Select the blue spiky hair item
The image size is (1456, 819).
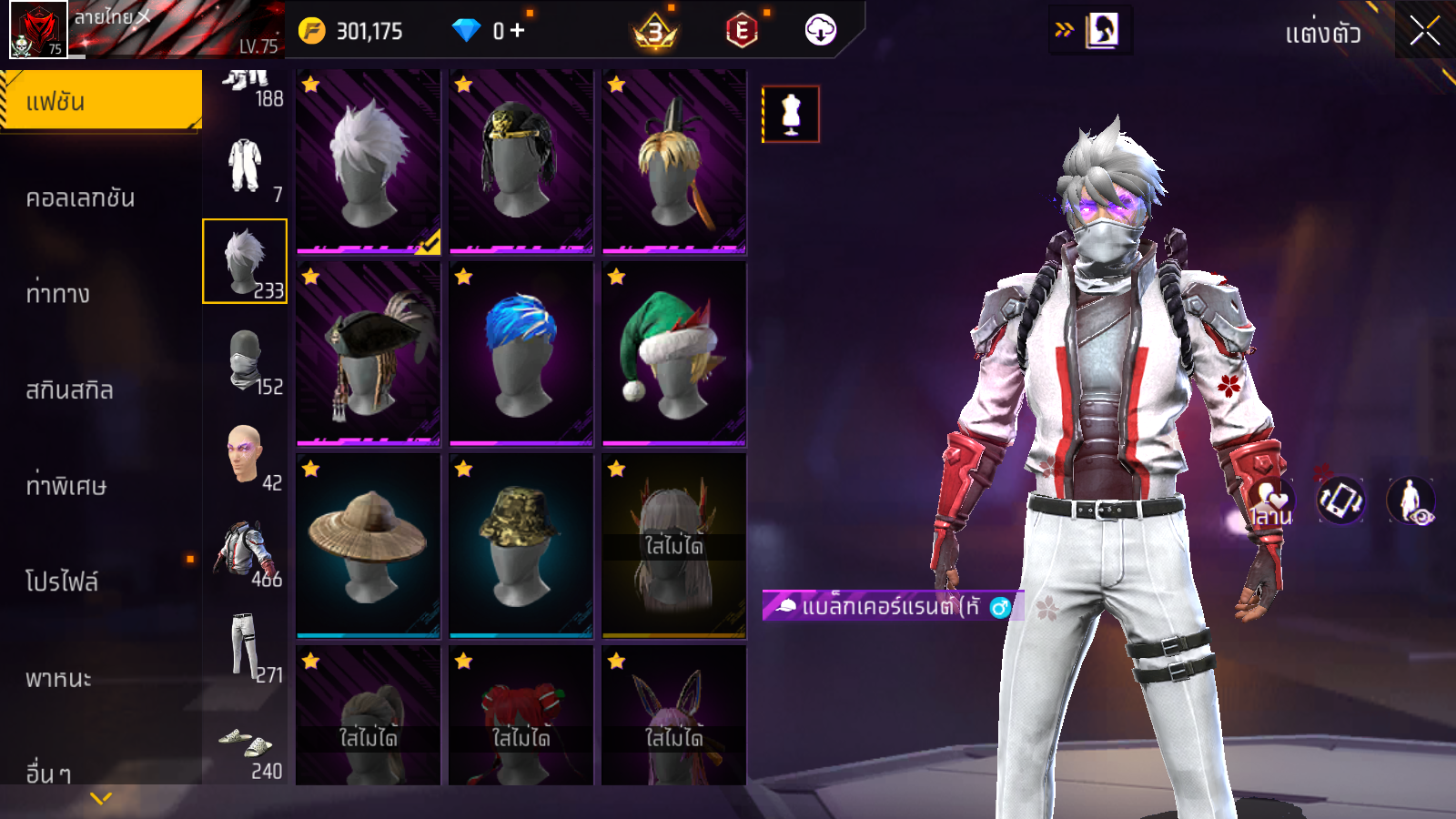pyautogui.click(x=521, y=354)
